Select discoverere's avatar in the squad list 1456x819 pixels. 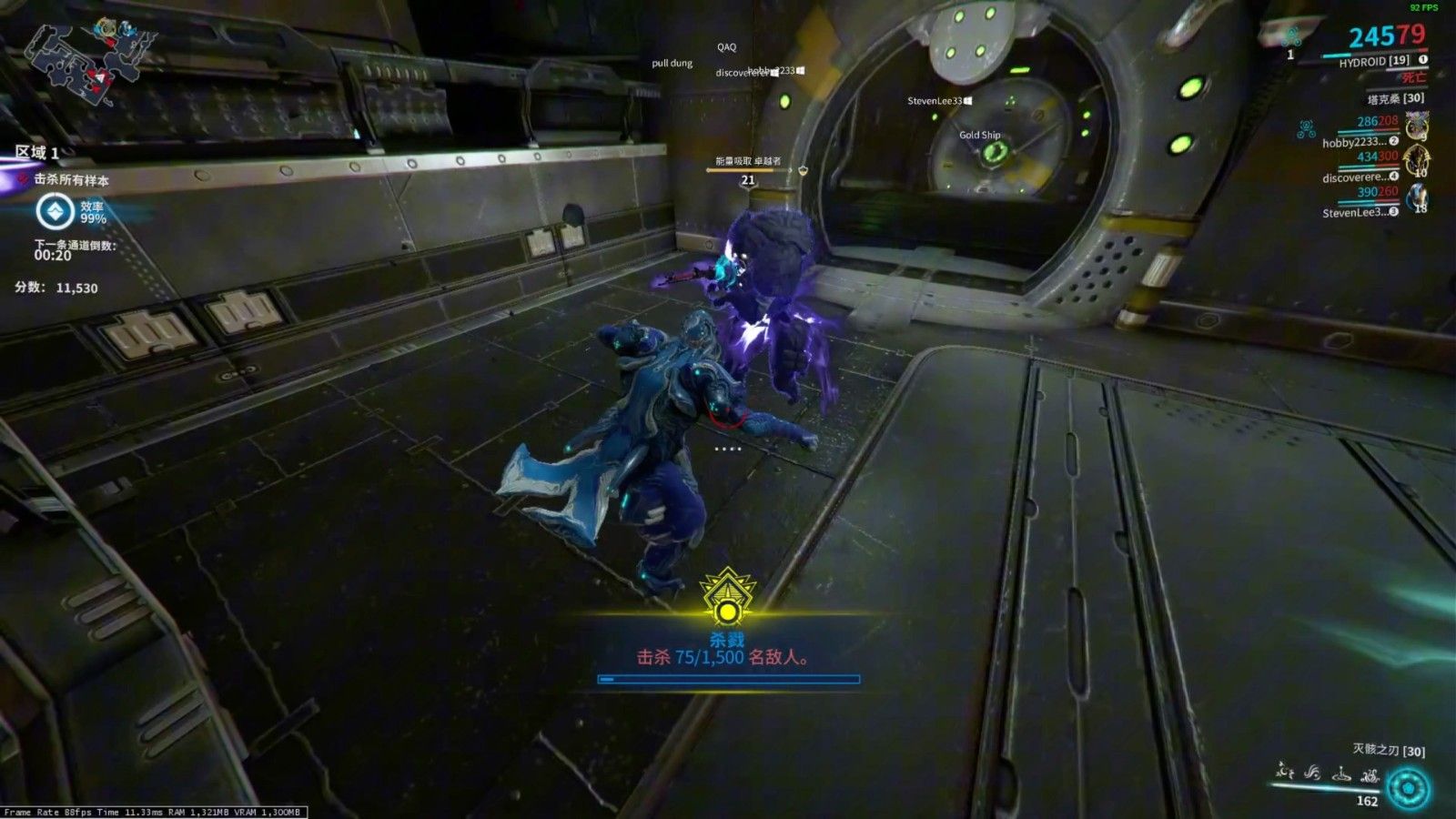(x=1415, y=160)
